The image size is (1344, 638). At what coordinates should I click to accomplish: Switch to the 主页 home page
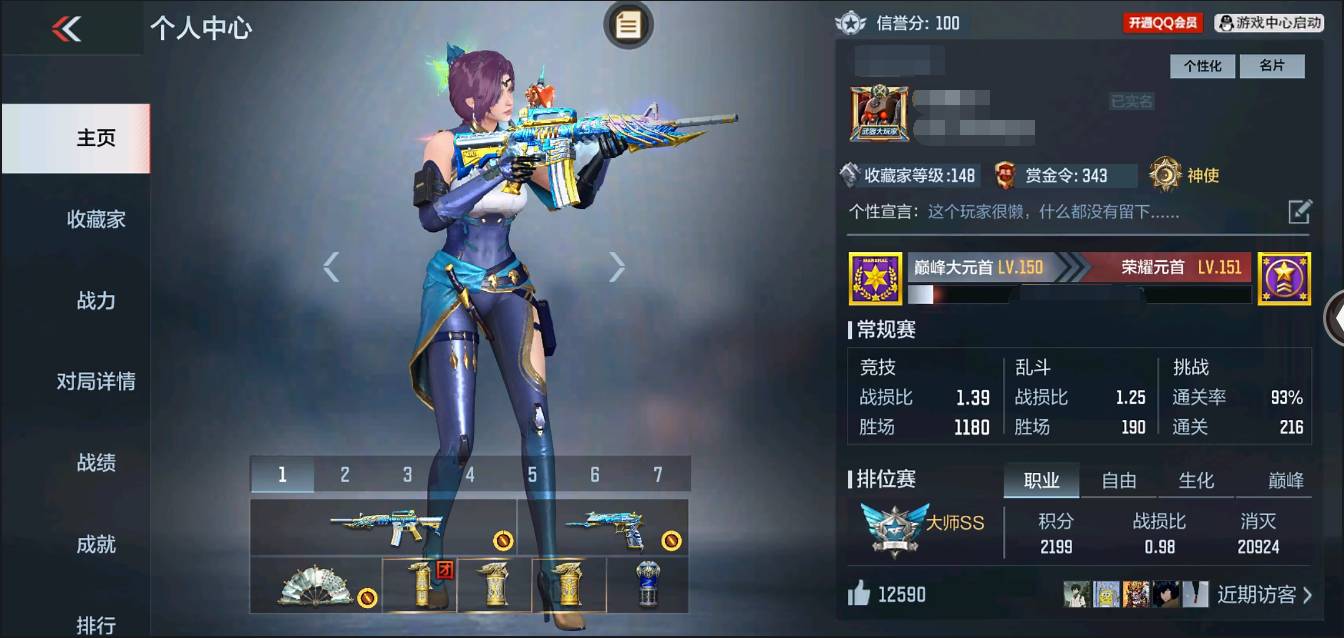[x=96, y=138]
